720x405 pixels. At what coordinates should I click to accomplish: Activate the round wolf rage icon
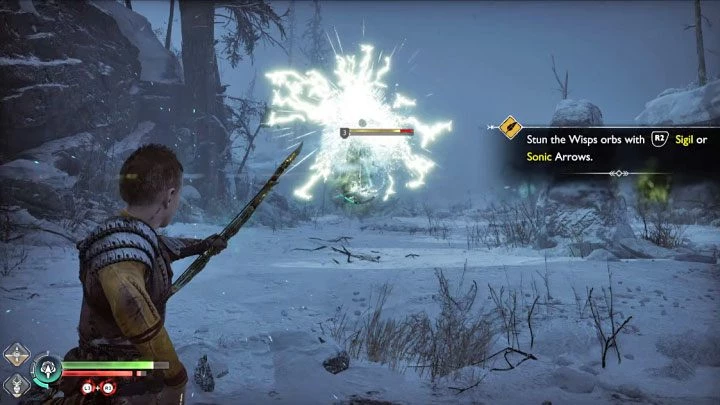coord(47,371)
